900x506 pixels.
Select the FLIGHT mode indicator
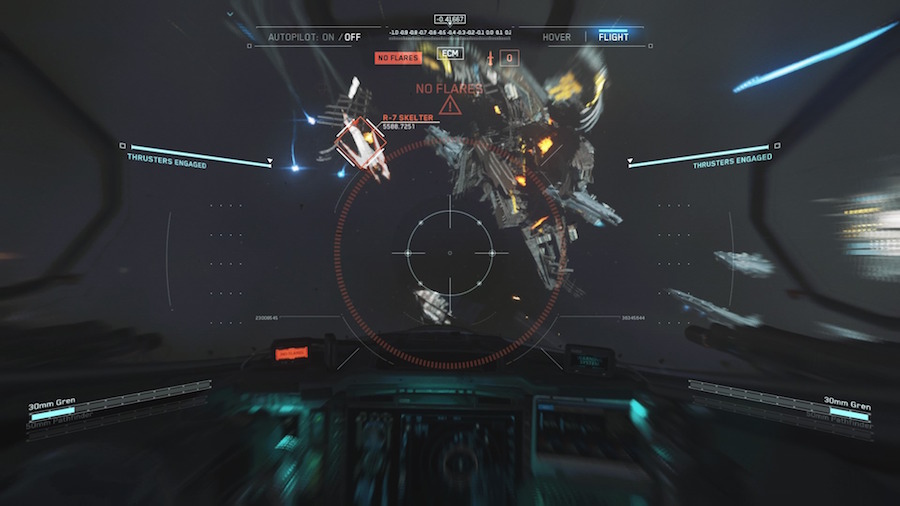tap(613, 37)
